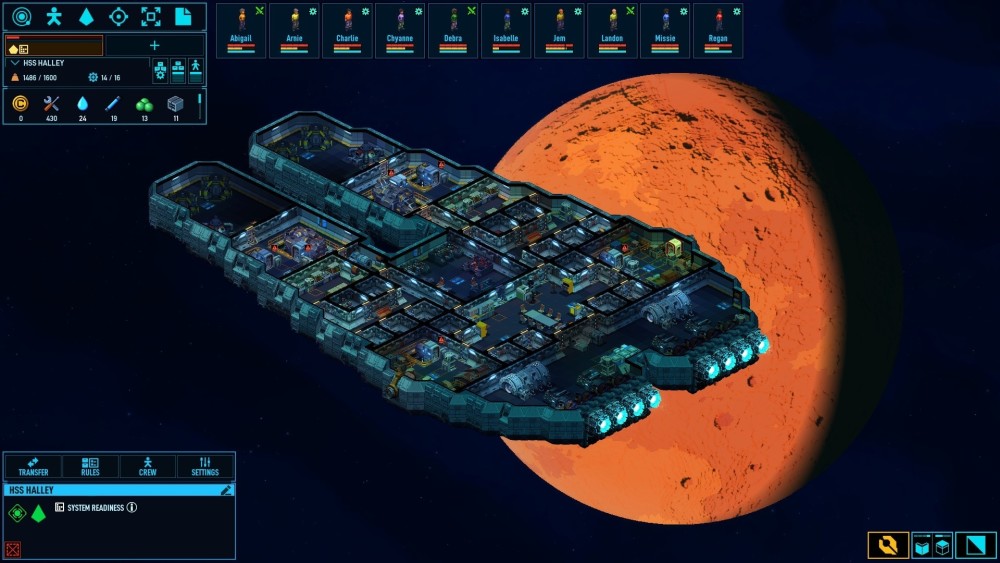Show the Crew panel

click(x=148, y=466)
